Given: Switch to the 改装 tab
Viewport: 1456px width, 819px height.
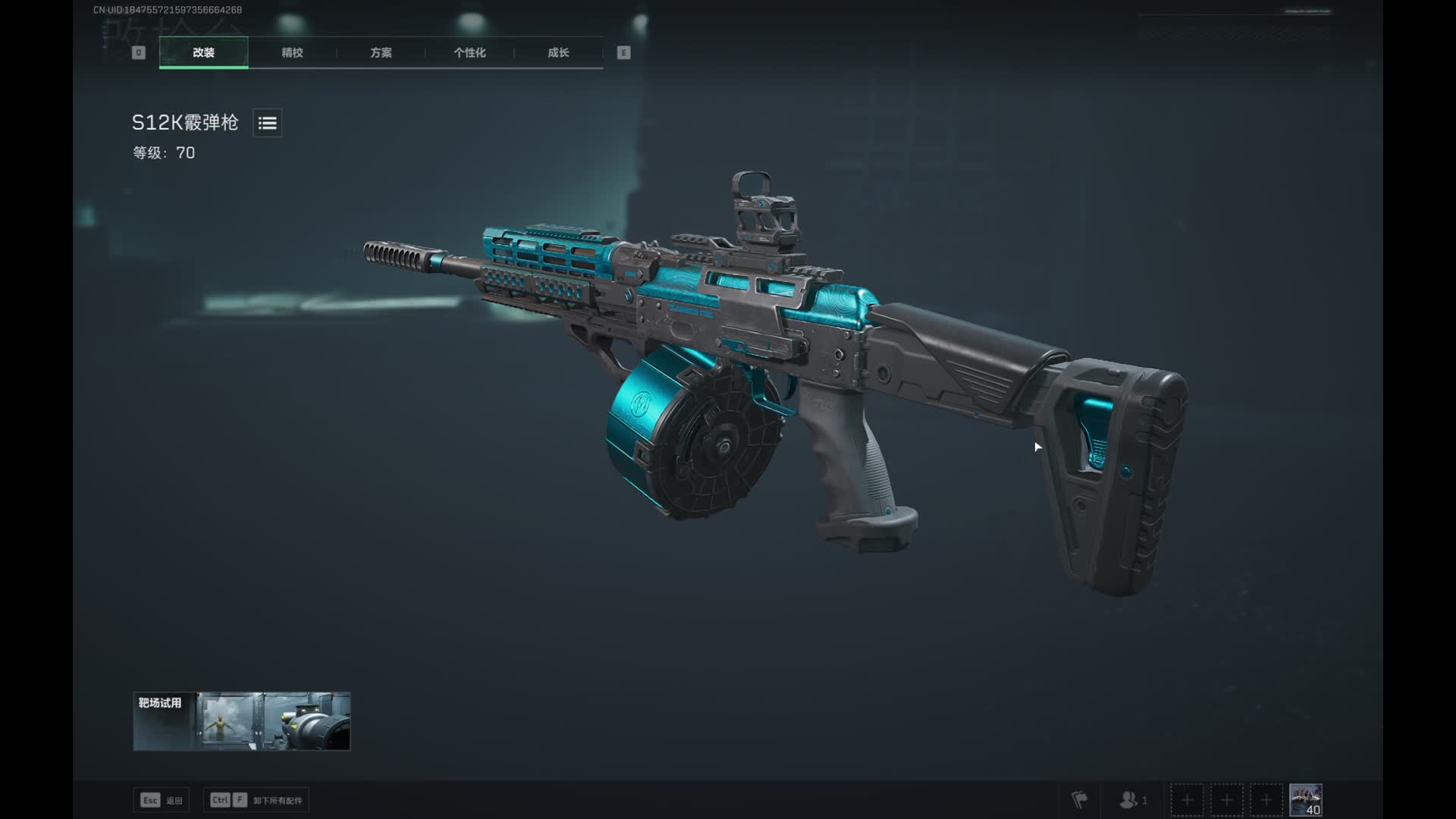Looking at the screenshot, I should [x=203, y=52].
